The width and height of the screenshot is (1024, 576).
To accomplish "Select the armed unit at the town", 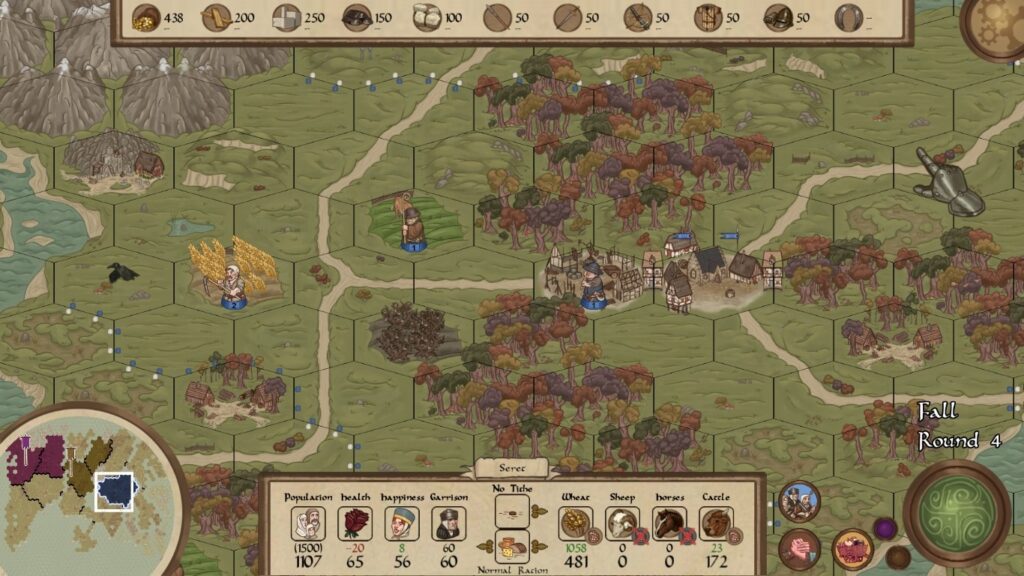I will coord(592,284).
